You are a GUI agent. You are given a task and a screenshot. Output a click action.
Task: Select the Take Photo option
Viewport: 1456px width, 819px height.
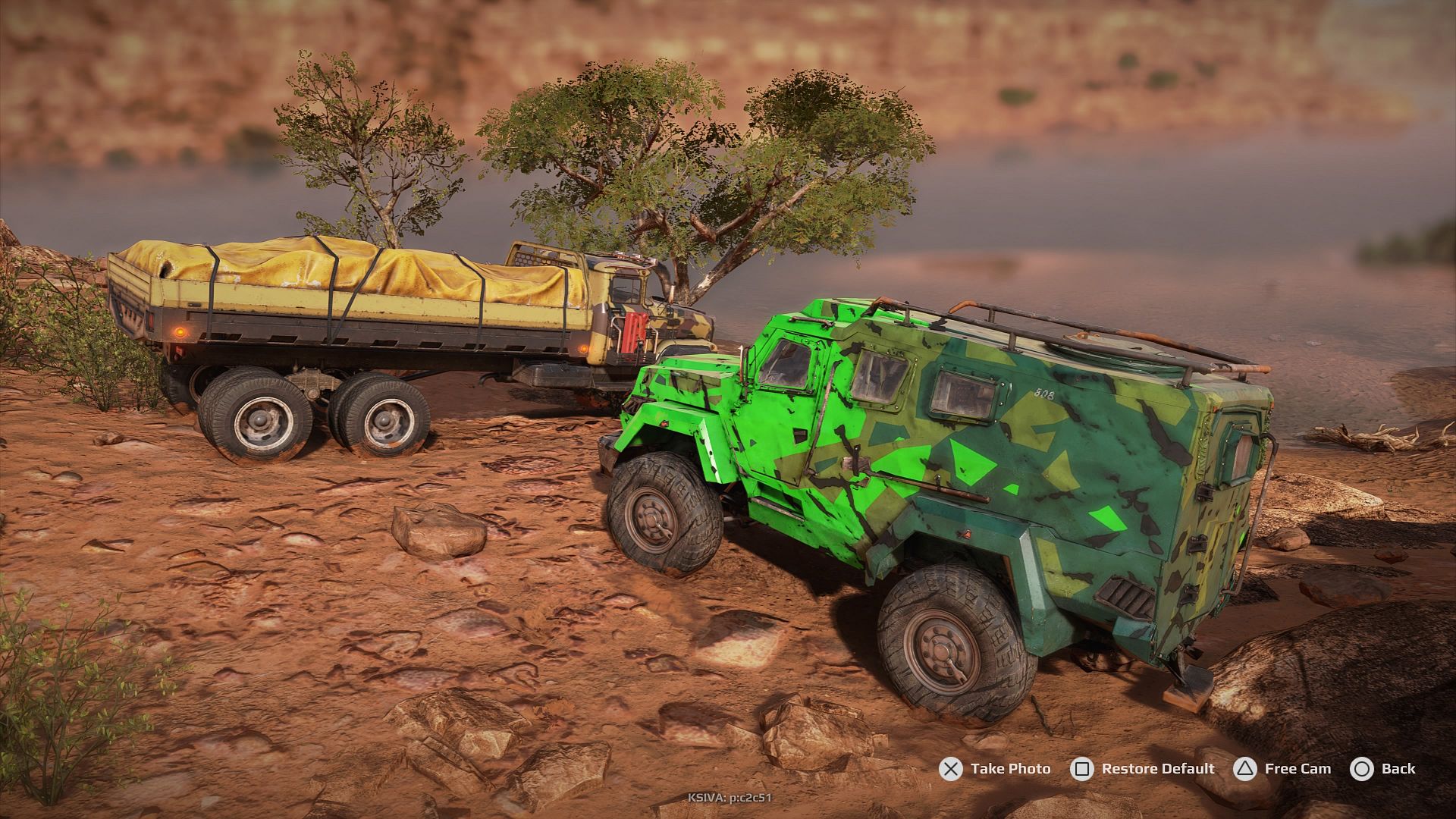995,769
